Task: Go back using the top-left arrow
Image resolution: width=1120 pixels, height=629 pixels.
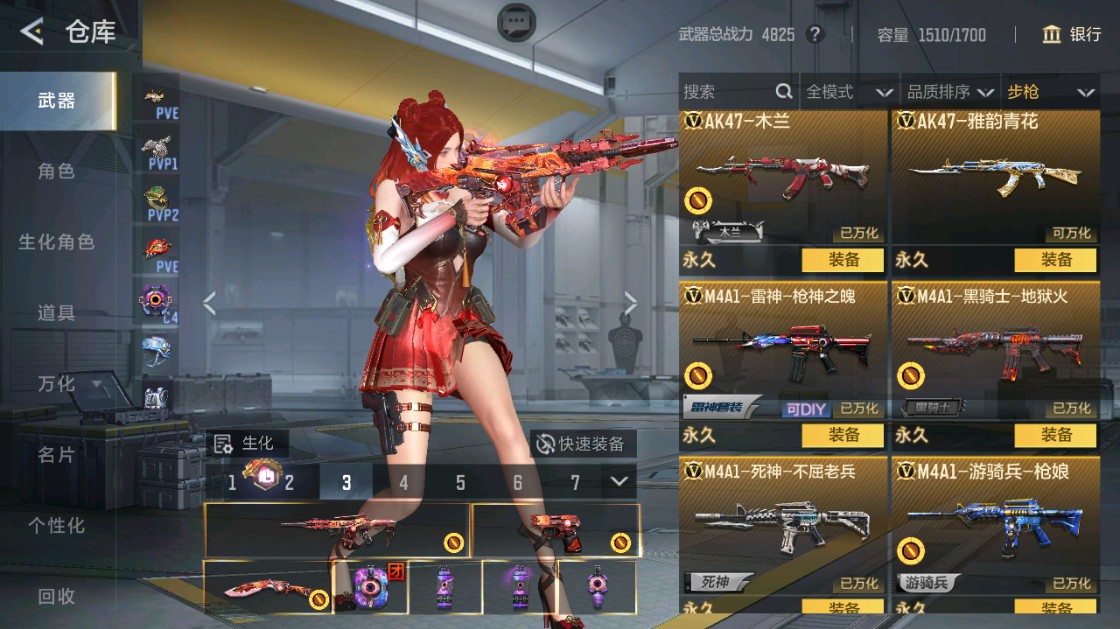Action: (x=32, y=32)
